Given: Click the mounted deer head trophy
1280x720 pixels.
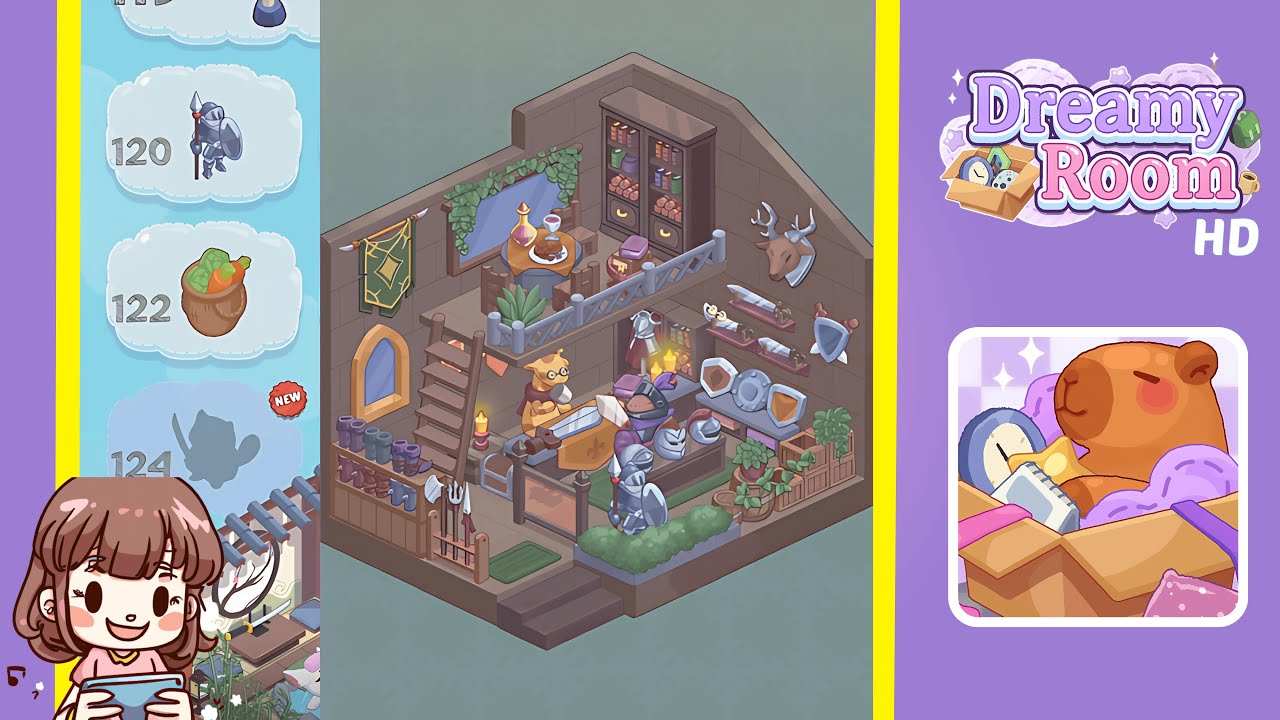Looking at the screenshot, I should click(x=785, y=245).
